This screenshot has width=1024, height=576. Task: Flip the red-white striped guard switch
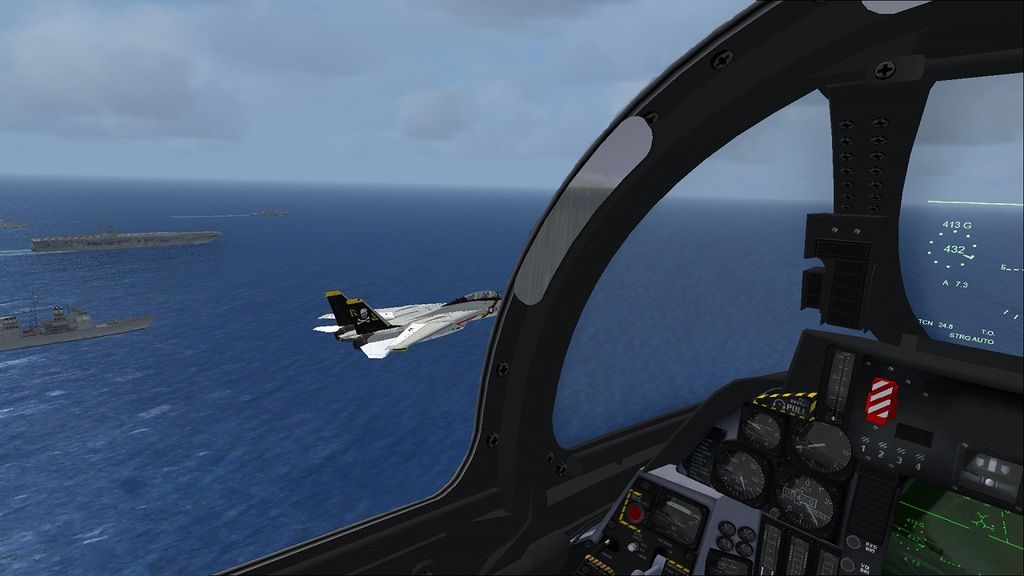coord(881,400)
